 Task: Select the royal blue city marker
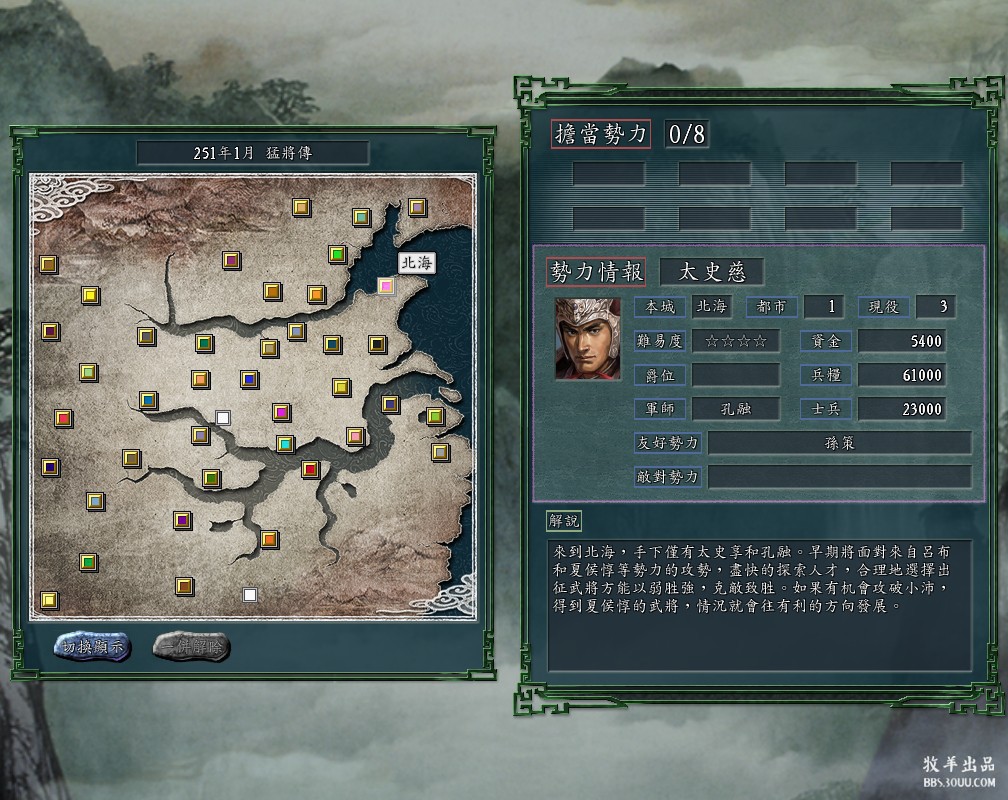tap(249, 379)
